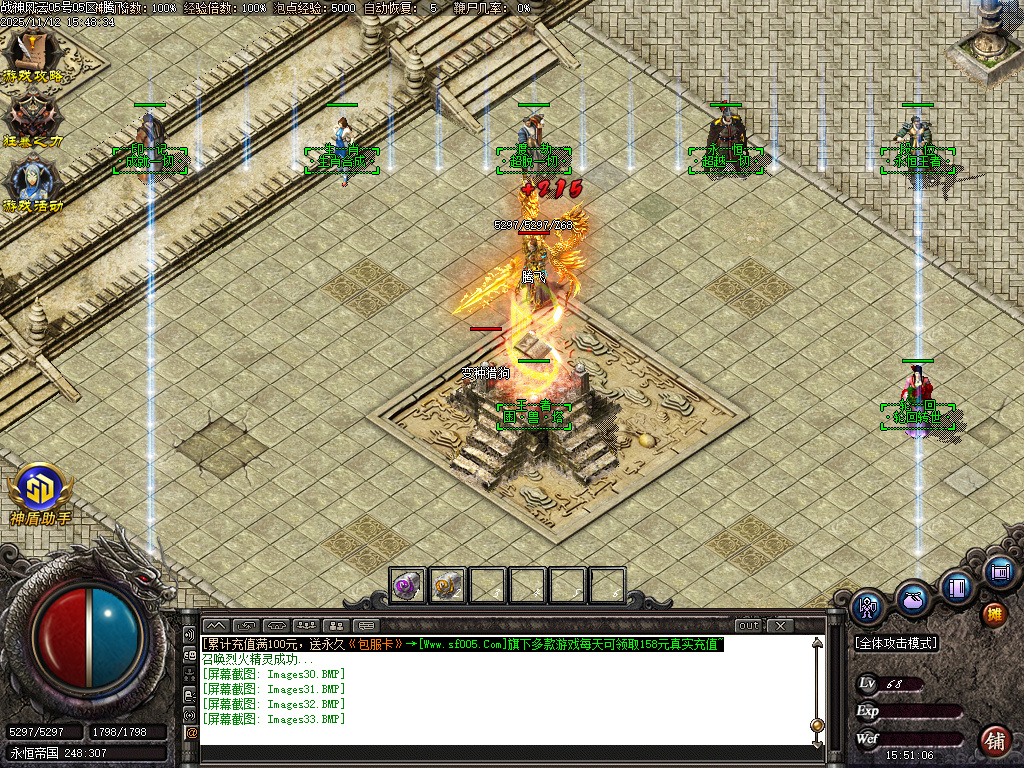Use the purple swirl scroll in the hotbar
1024x768 pixels.
point(406,585)
